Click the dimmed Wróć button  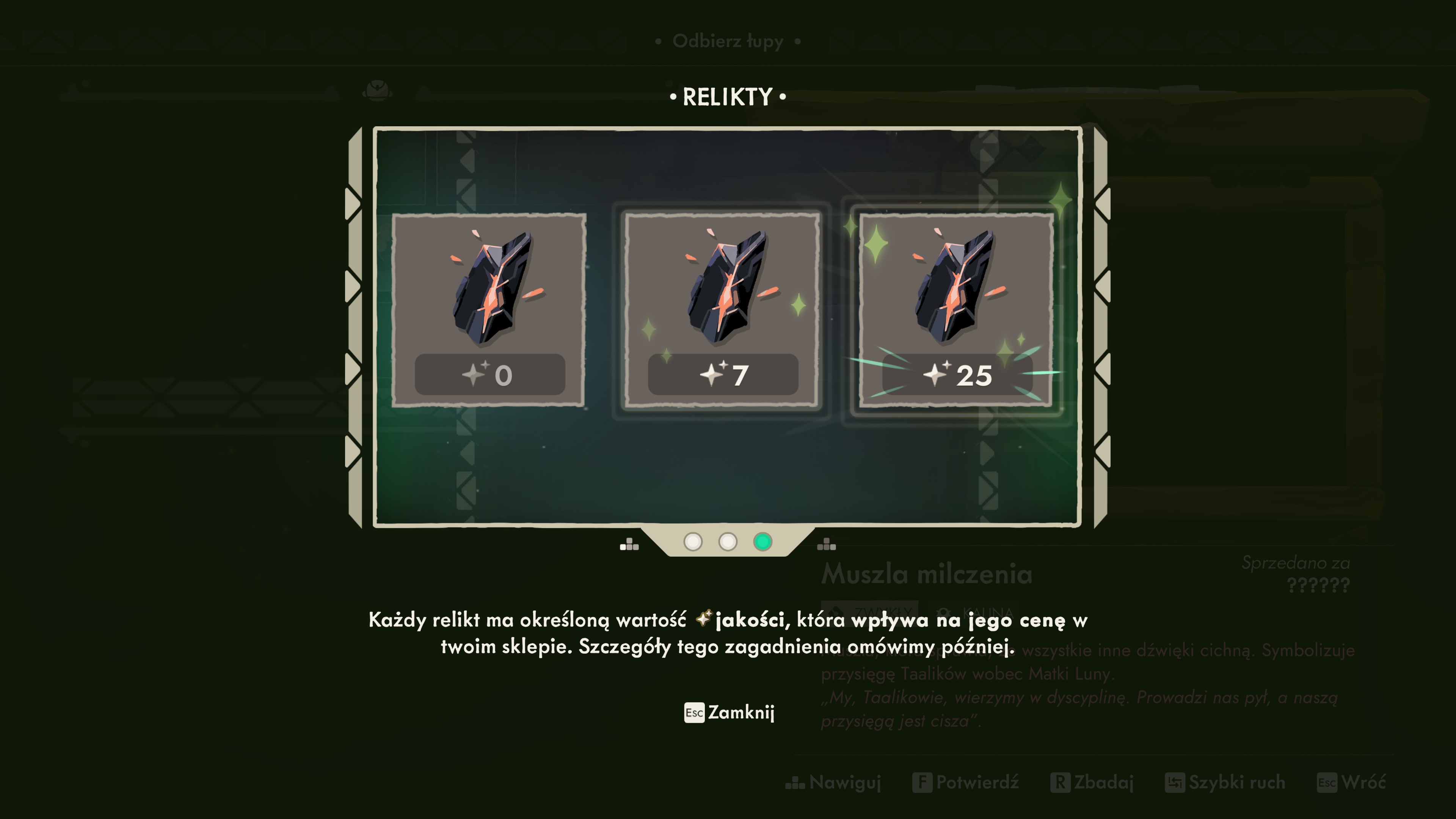(x=1351, y=783)
